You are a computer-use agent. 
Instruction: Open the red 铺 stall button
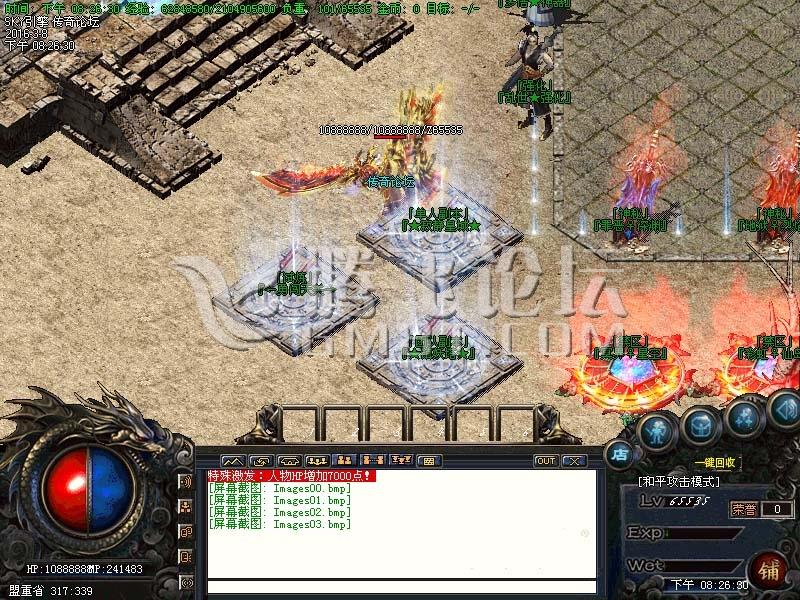tap(770, 569)
